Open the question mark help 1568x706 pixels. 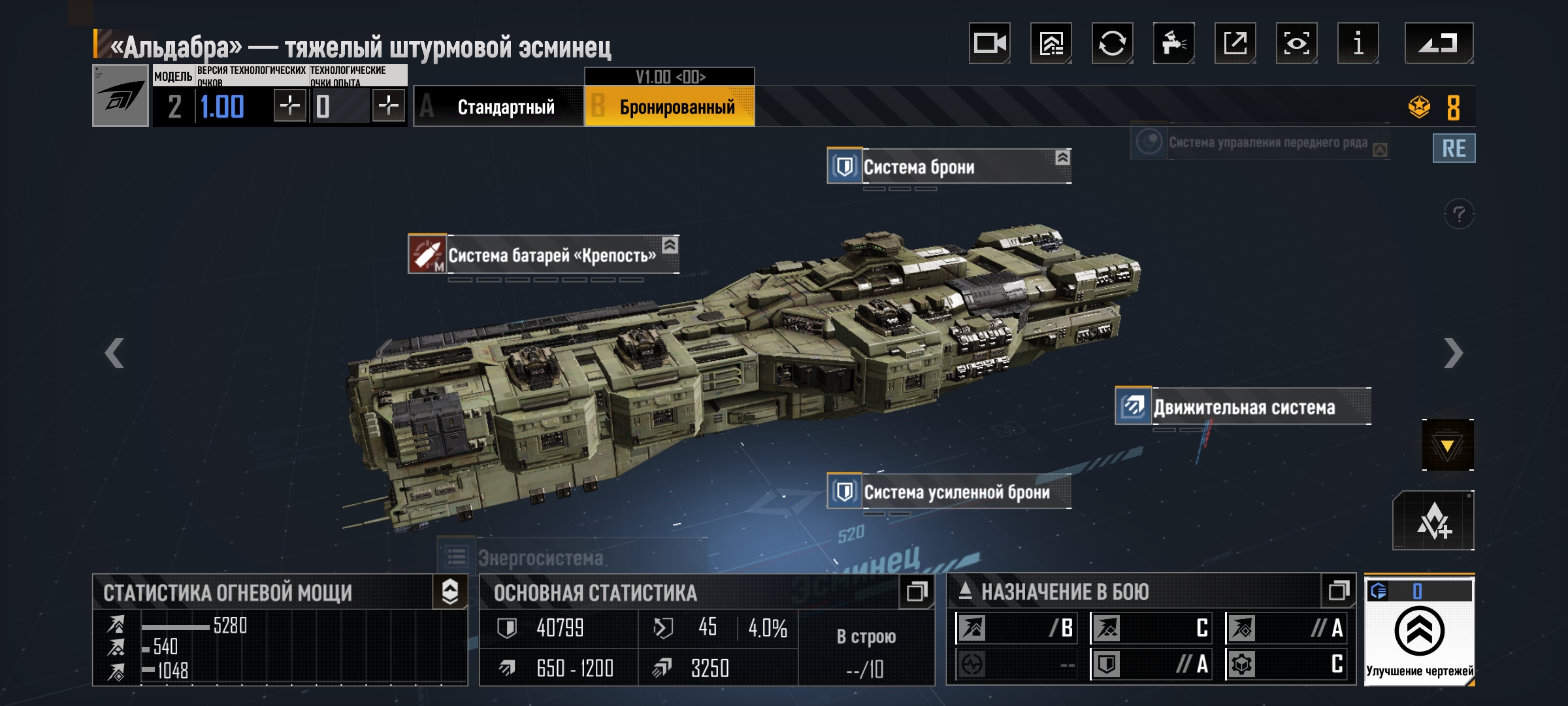[x=1459, y=214]
